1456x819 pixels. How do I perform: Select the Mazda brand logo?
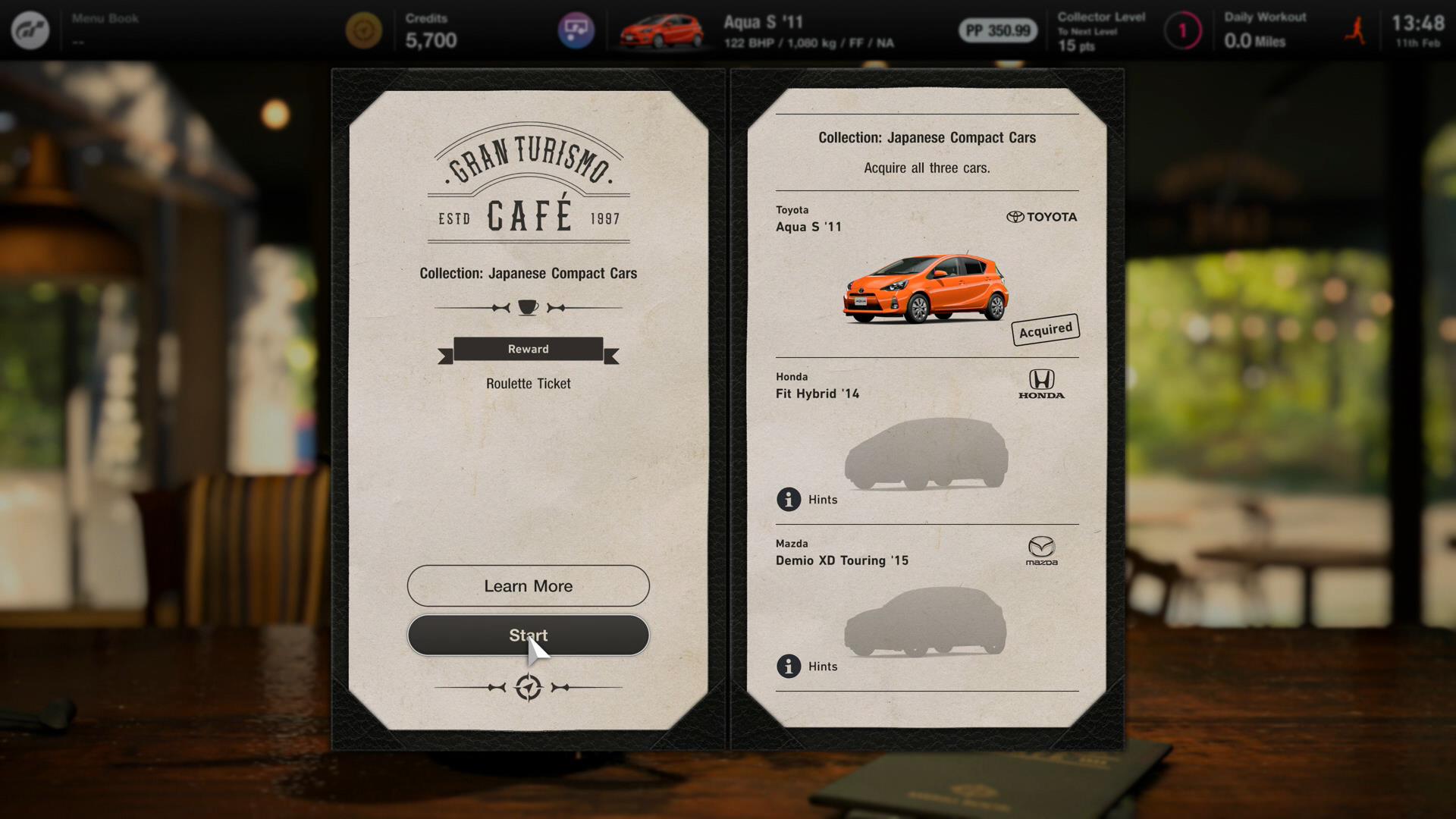pyautogui.click(x=1043, y=551)
